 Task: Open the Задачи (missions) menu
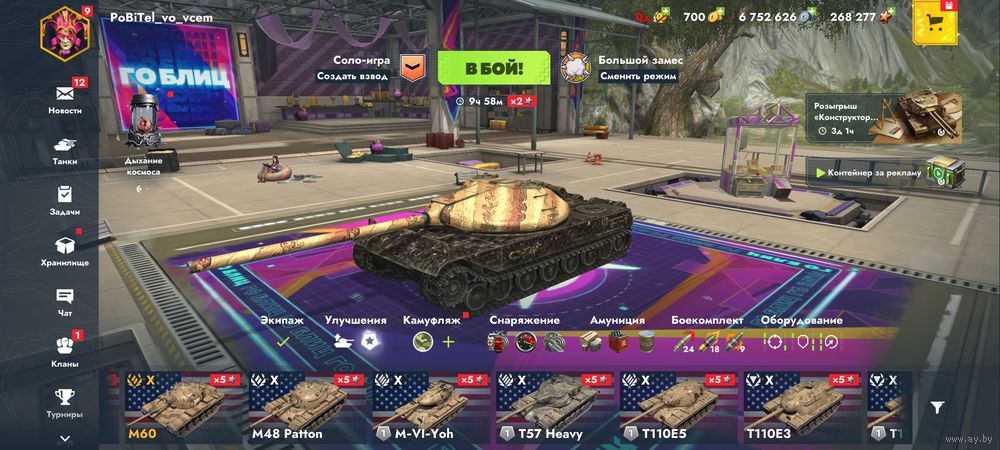click(x=65, y=200)
